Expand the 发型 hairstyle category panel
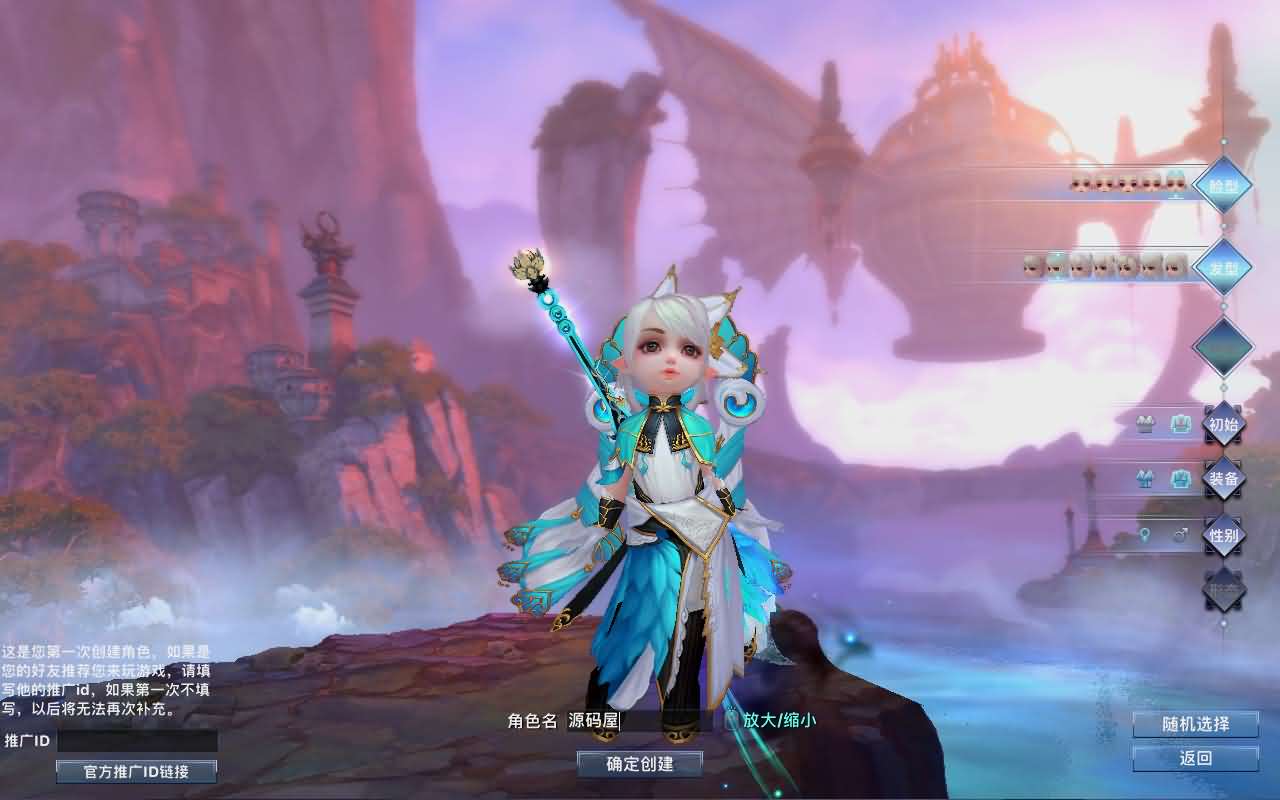 pyautogui.click(x=1224, y=268)
